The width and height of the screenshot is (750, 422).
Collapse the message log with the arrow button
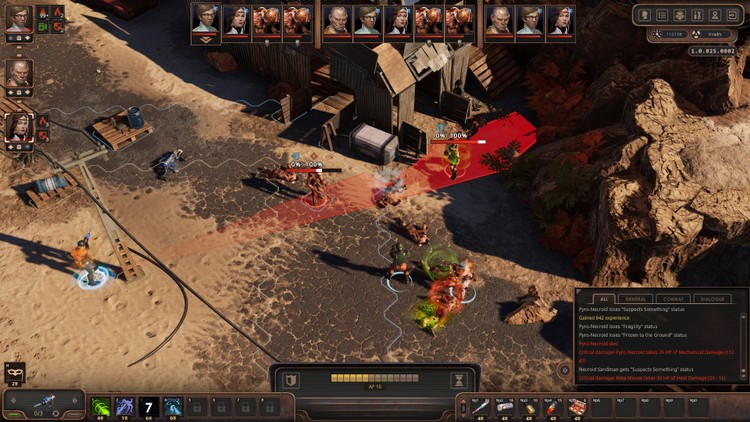pos(565,369)
